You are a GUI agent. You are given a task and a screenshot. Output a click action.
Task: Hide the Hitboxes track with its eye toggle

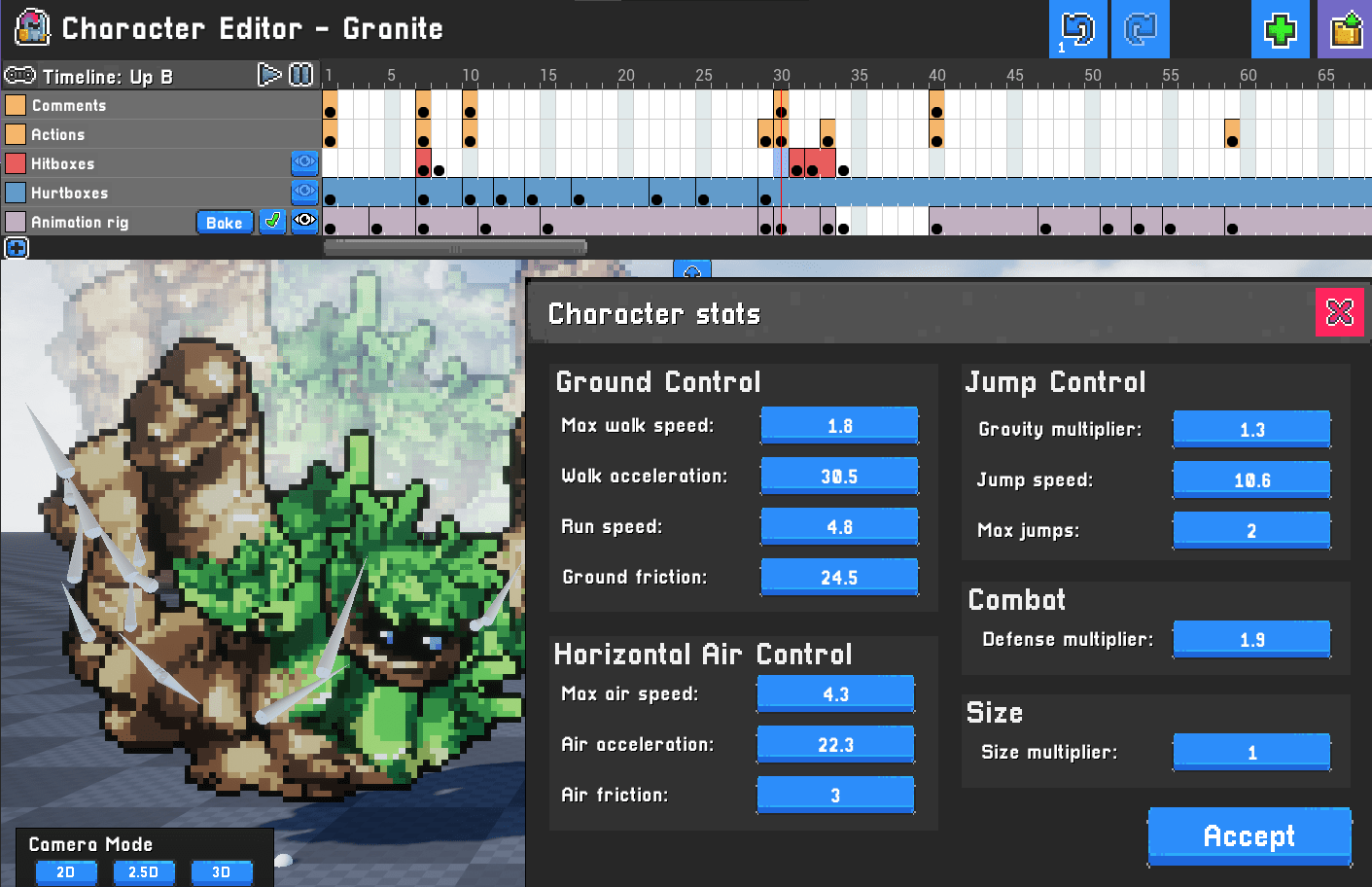[304, 163]
